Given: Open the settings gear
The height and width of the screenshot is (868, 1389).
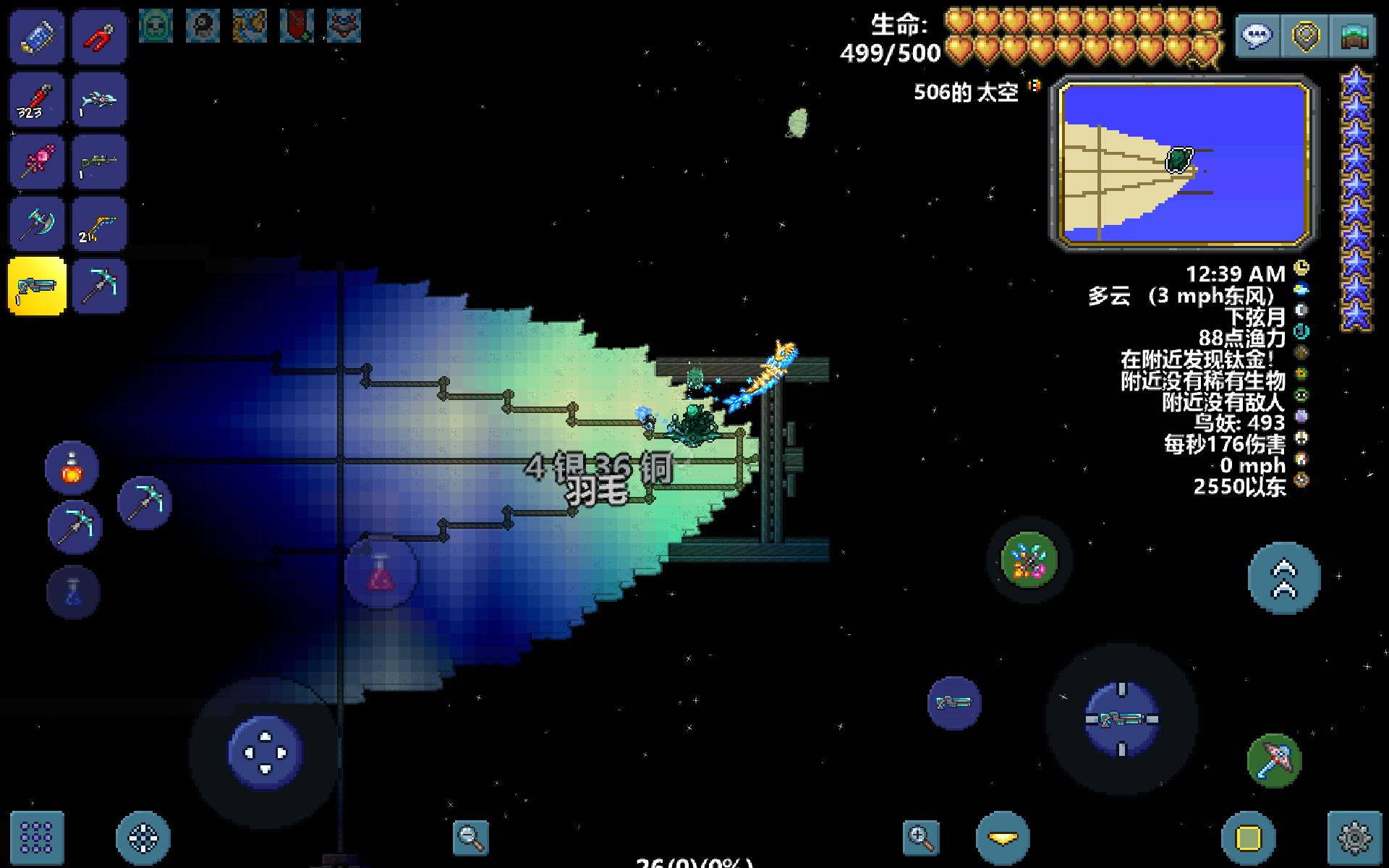Looking at the screenshot, I should [1354, 838].
